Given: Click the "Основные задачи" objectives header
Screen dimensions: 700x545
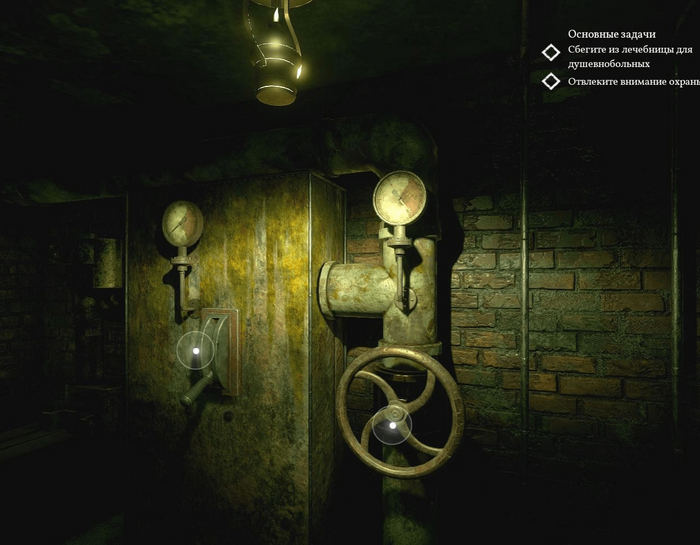Looking at the screenshot, I should (611, 34).
